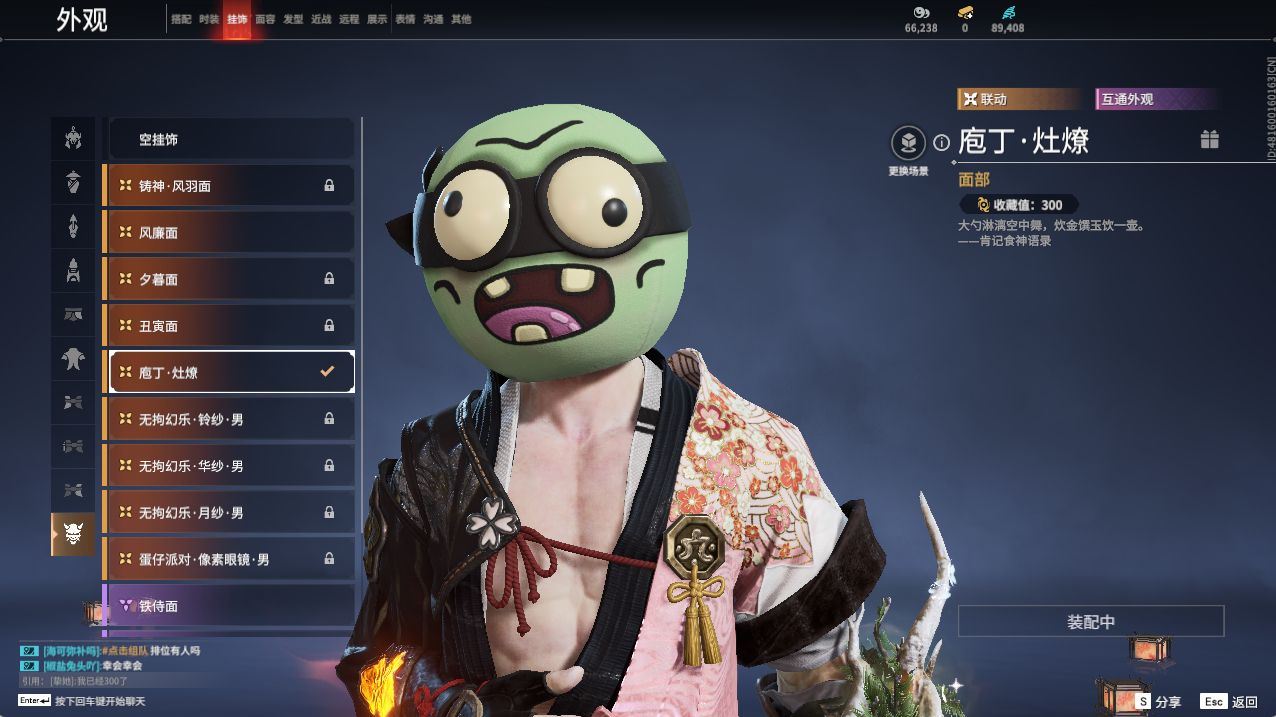Screen dimensions: 1276x717
Task: Select the 无拘幻乐·铃纱·男 entry
Action: tap(229, 419)
